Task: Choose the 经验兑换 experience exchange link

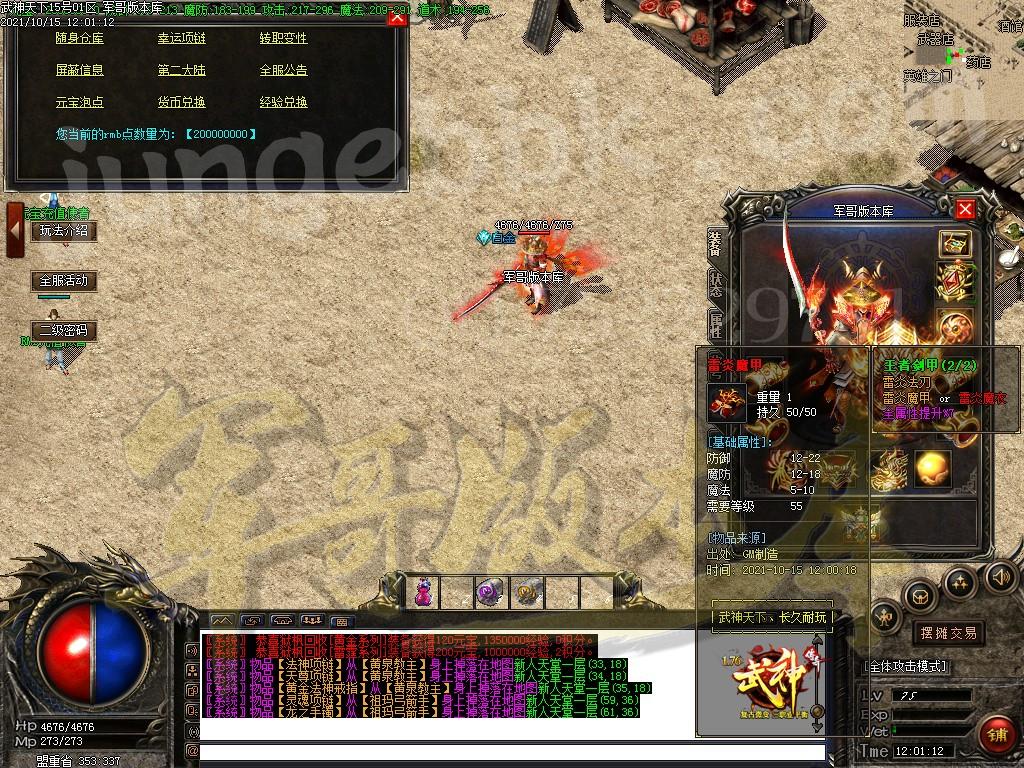Action: [x=283, y=102]
